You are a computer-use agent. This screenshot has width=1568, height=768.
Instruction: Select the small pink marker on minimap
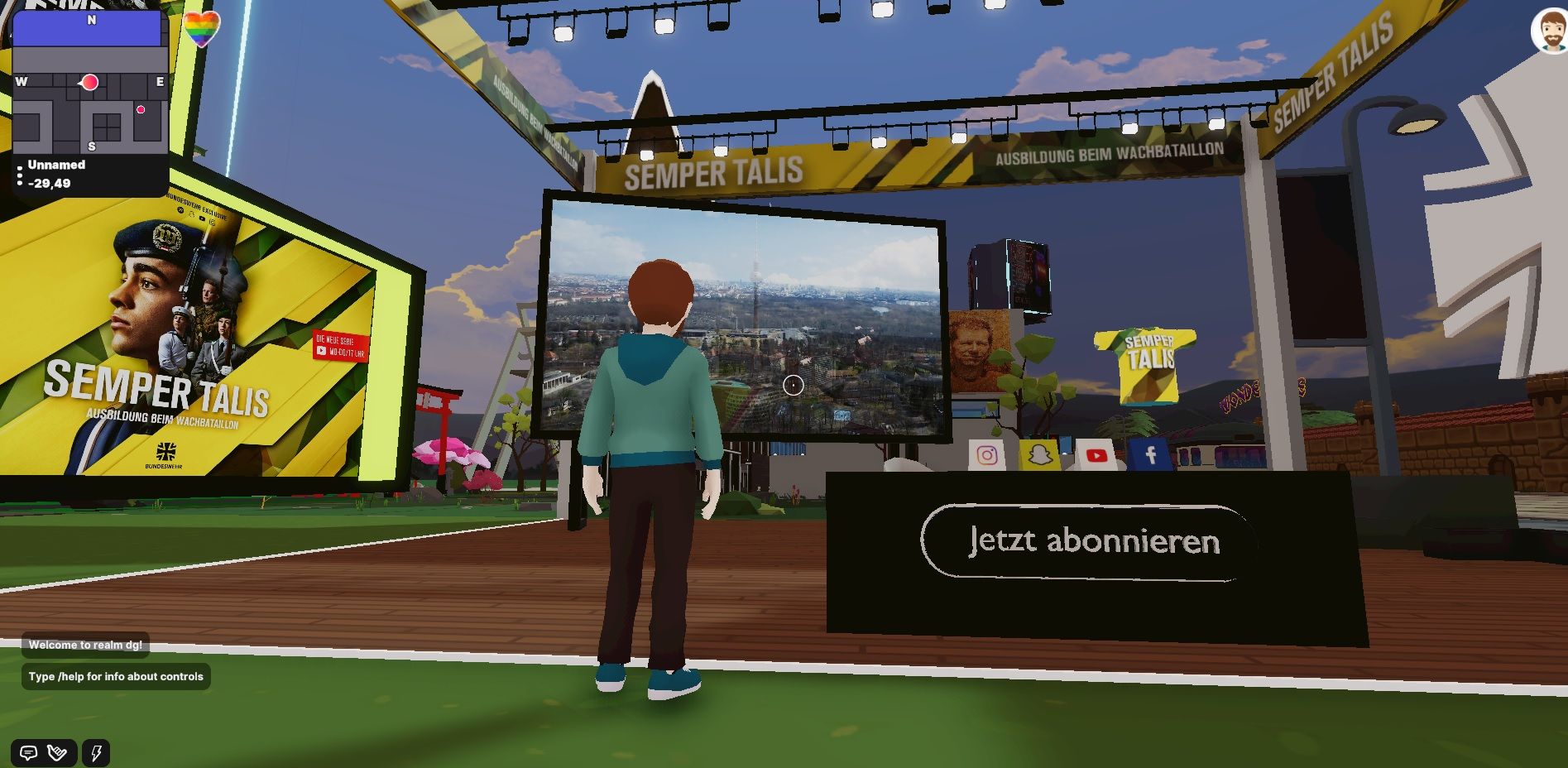(141, 109)
